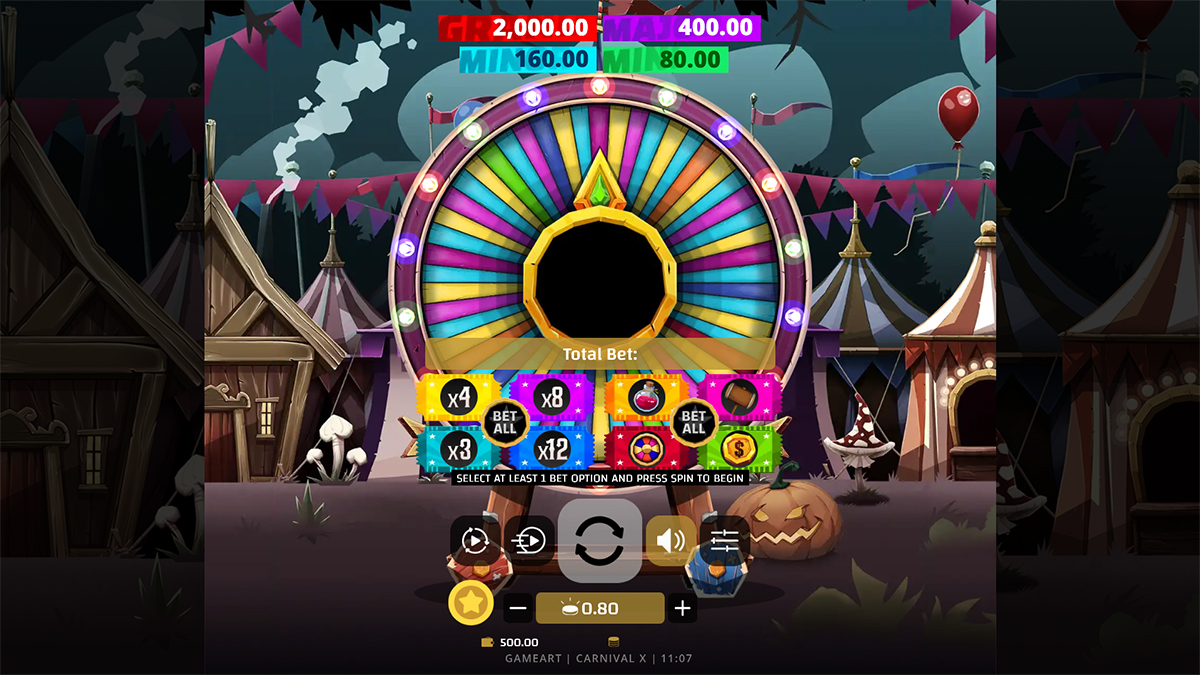The height and width of the screenshot is (675, 1200).
Task: Bet on the wooden mallet bonus ticket
Action: click(739, 397)
